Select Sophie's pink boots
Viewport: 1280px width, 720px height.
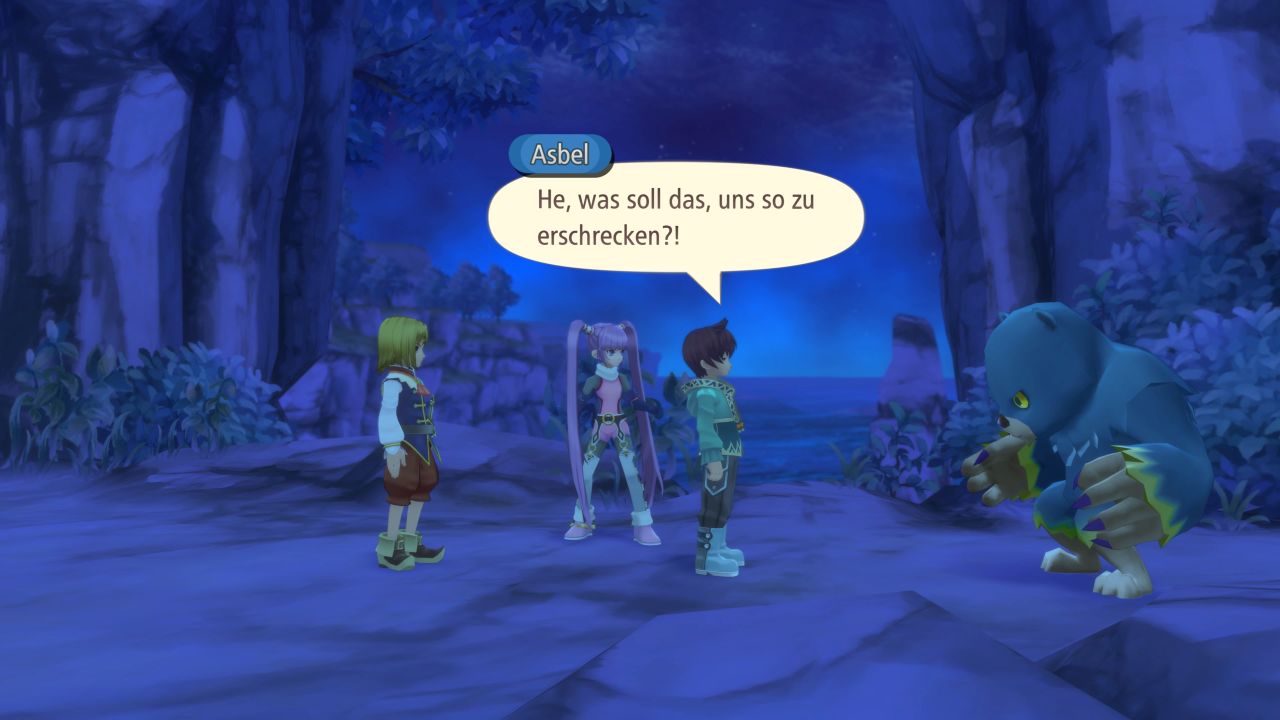click(580, 535)
